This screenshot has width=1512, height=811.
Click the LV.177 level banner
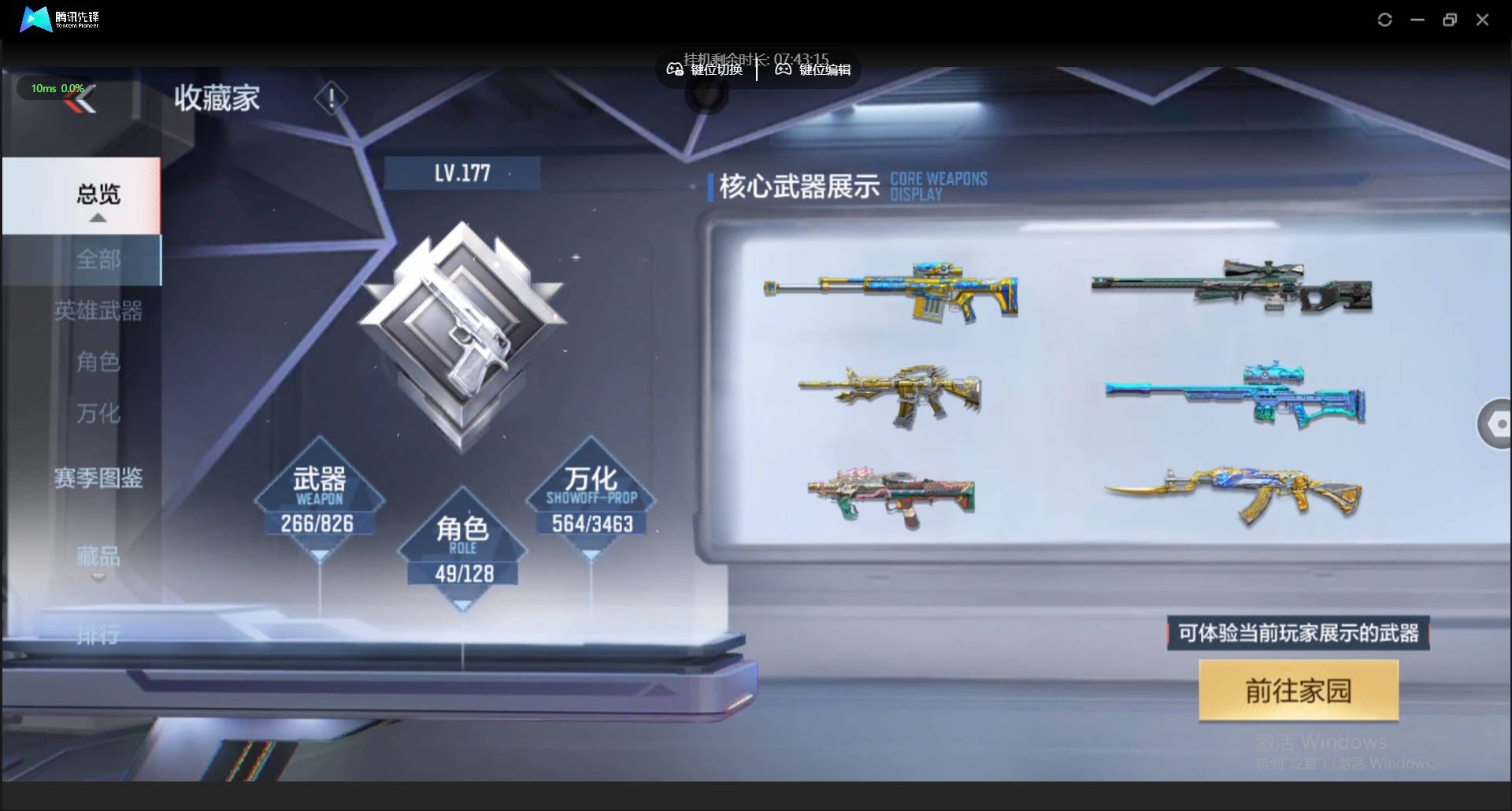(463, 172)
